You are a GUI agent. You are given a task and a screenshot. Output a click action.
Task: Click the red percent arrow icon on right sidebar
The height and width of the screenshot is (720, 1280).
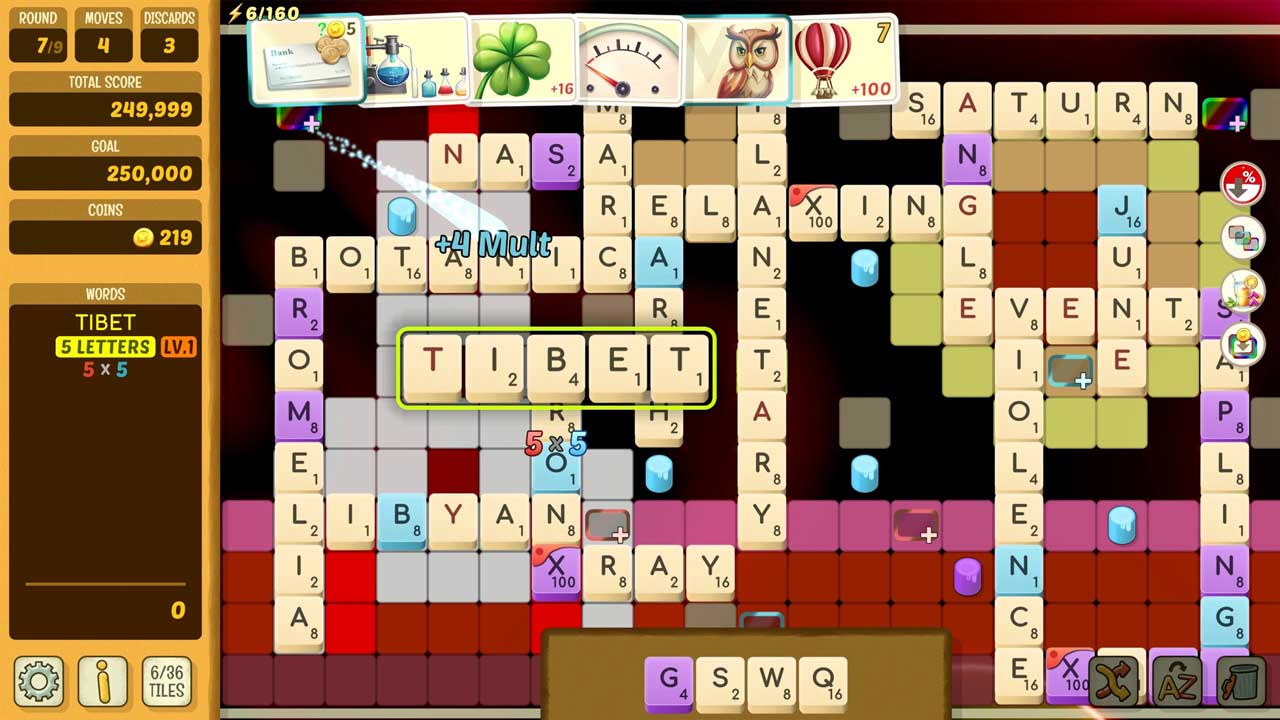1243,183
